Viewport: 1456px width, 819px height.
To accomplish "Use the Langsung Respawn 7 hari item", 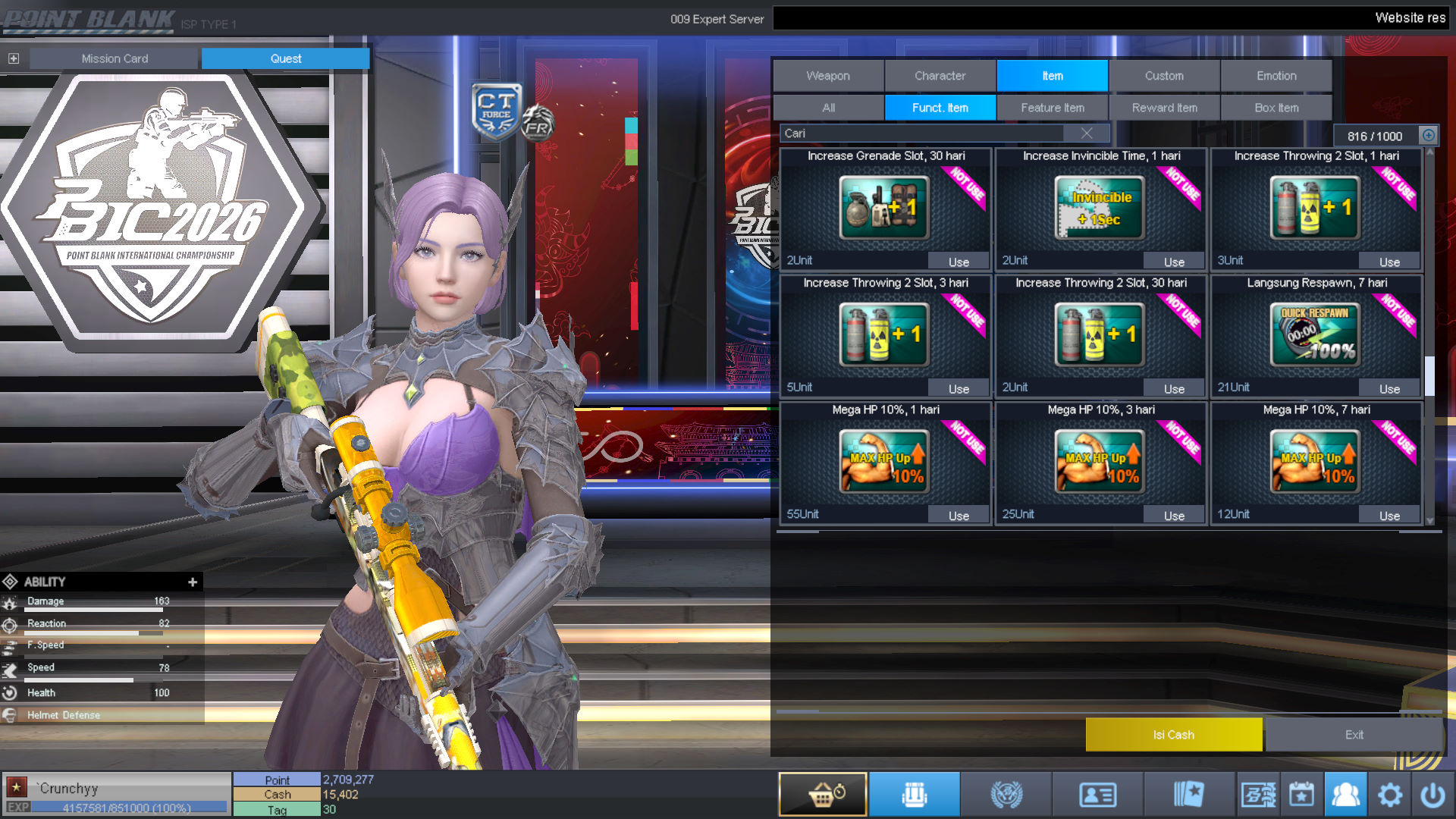I will click(x=1389, y=389).
